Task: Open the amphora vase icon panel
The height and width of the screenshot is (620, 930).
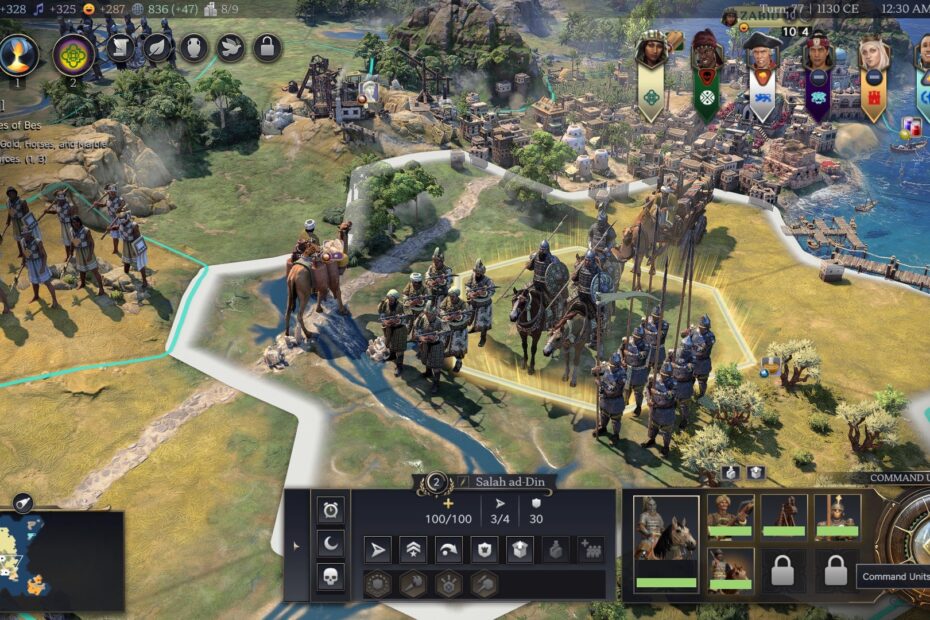Action: [194, 46]
